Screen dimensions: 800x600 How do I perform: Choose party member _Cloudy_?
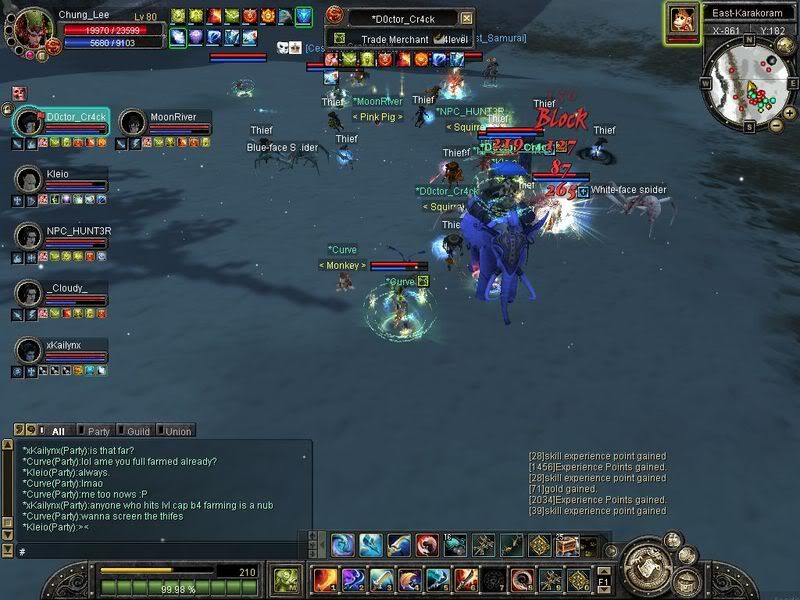pos(29,294)
